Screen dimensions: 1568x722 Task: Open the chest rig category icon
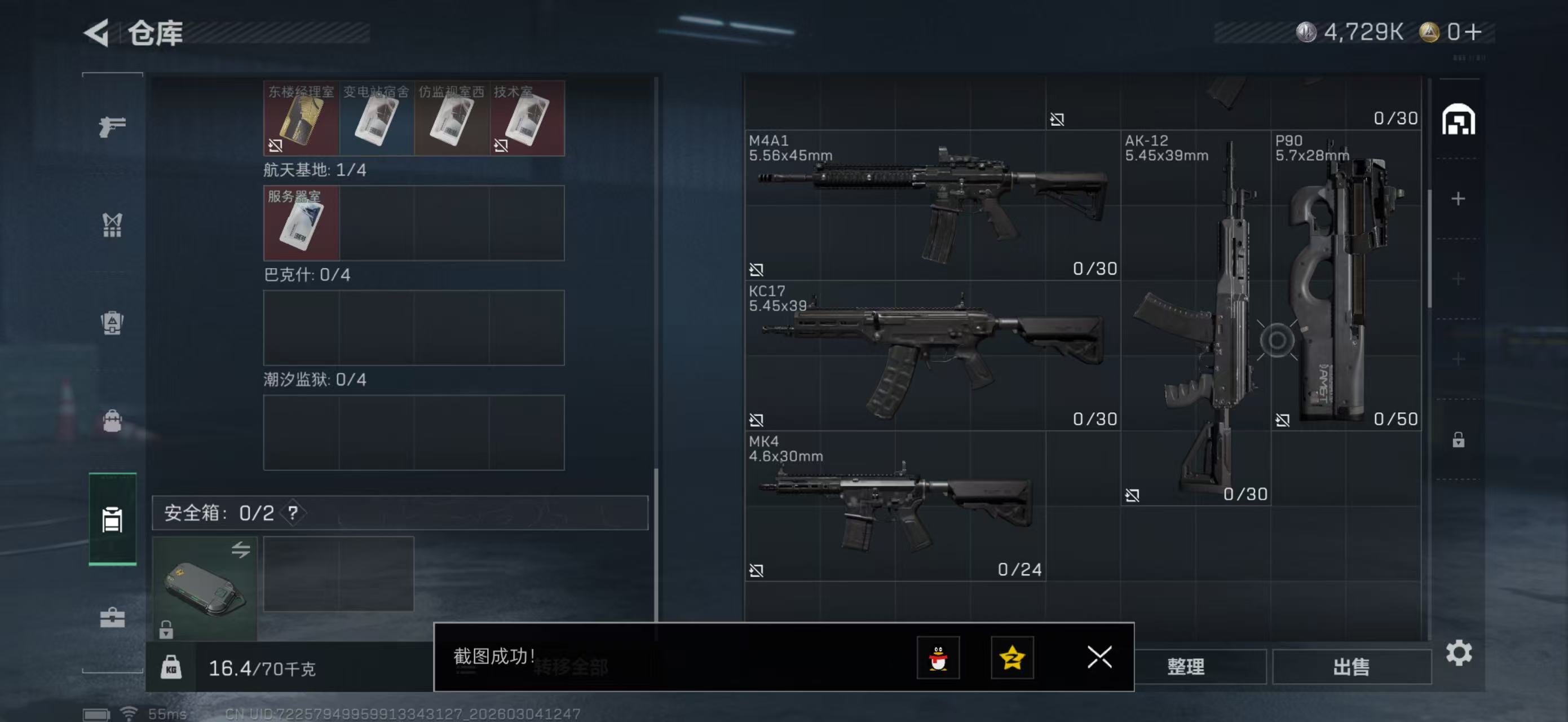click(112, 225)
